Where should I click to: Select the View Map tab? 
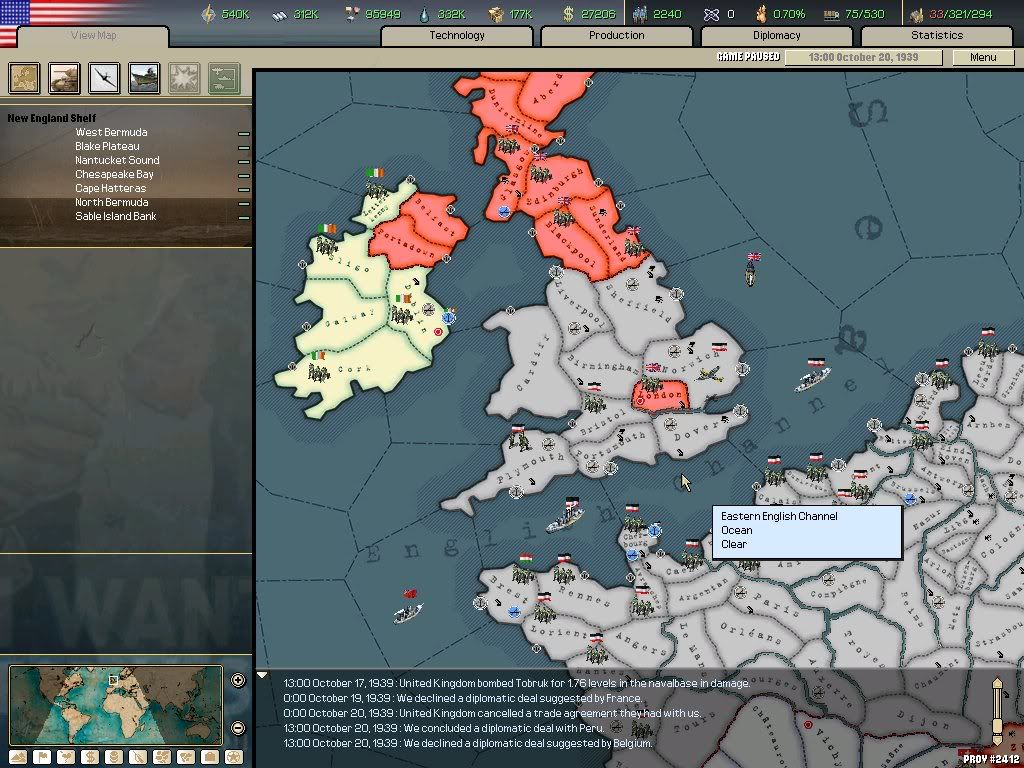(x=93, y=36)
